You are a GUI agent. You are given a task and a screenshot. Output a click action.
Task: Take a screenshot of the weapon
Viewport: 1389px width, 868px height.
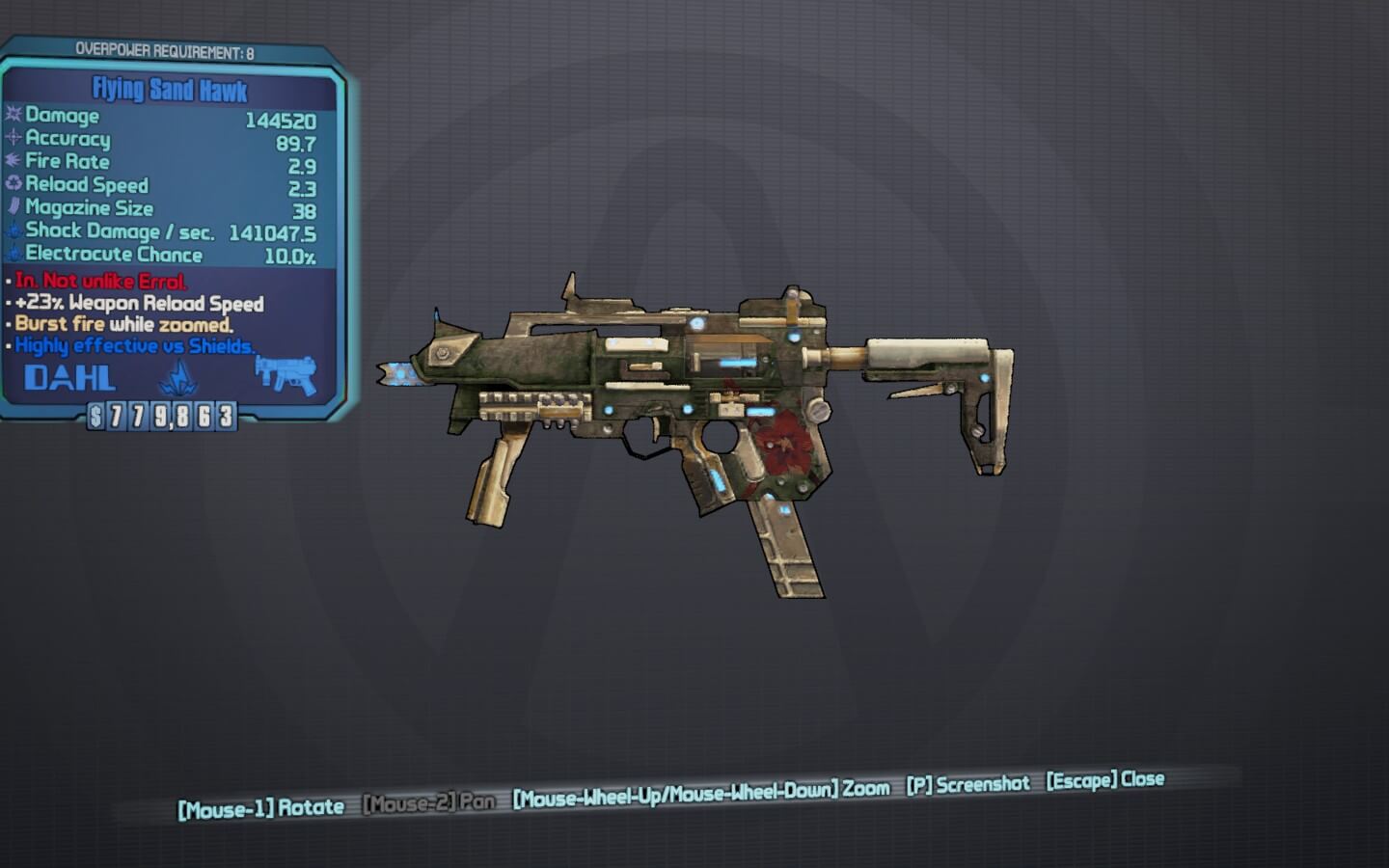pos(967,784)
